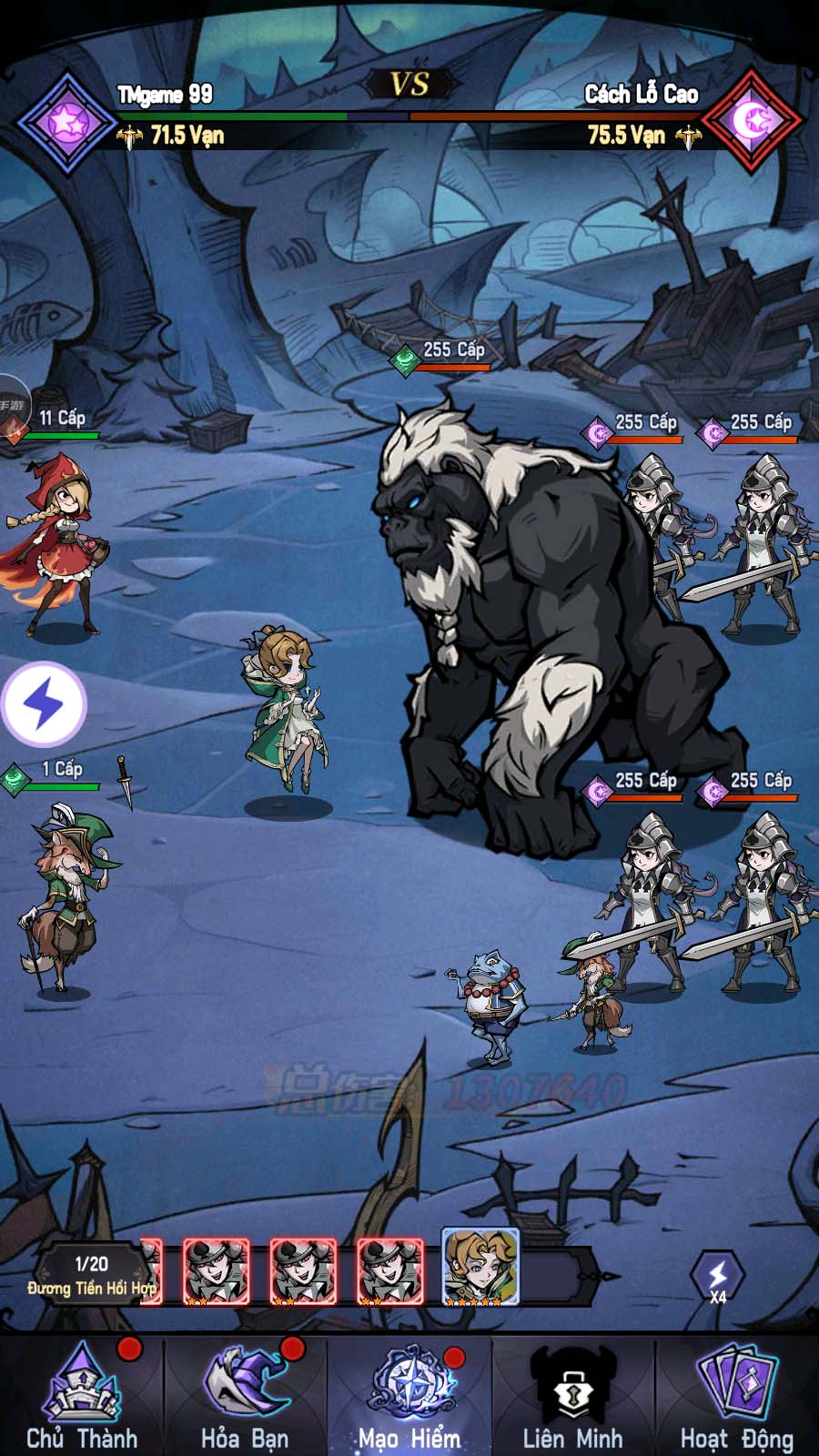Open the Chủ Thành tab
The image size is (819, 1456).
(82, 1397)
